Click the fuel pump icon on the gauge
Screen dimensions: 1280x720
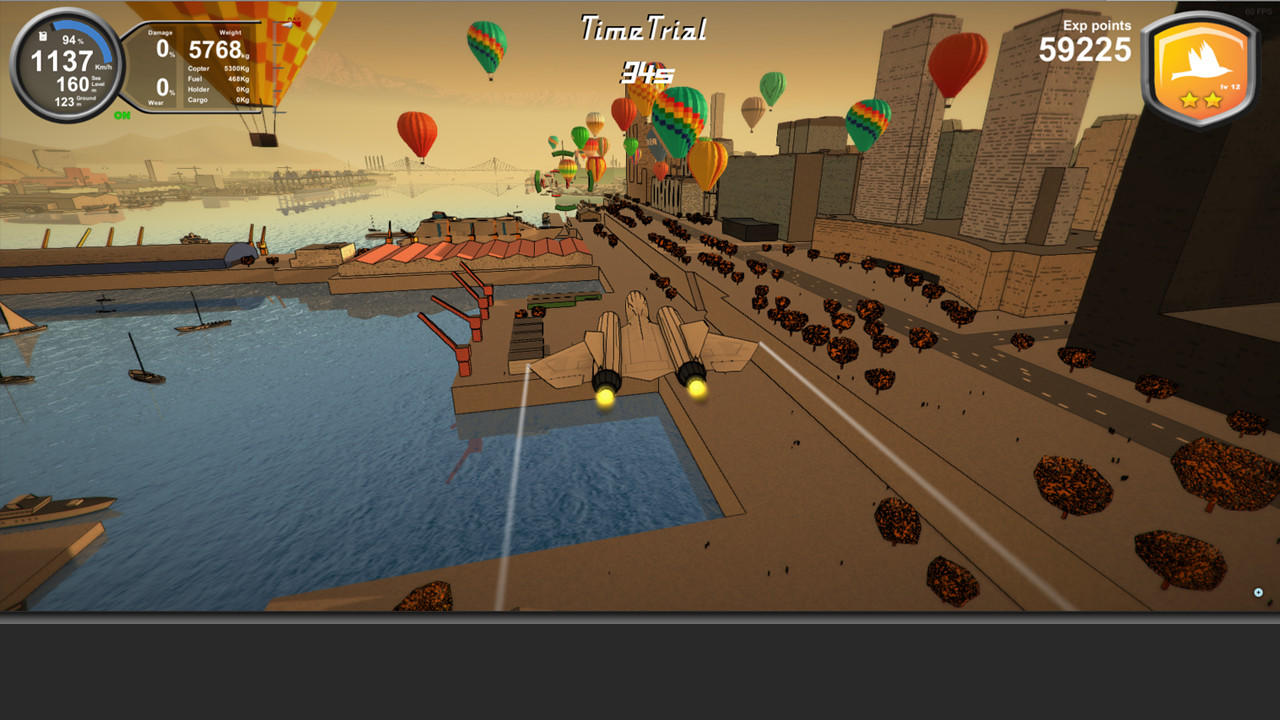coord(42,36)
